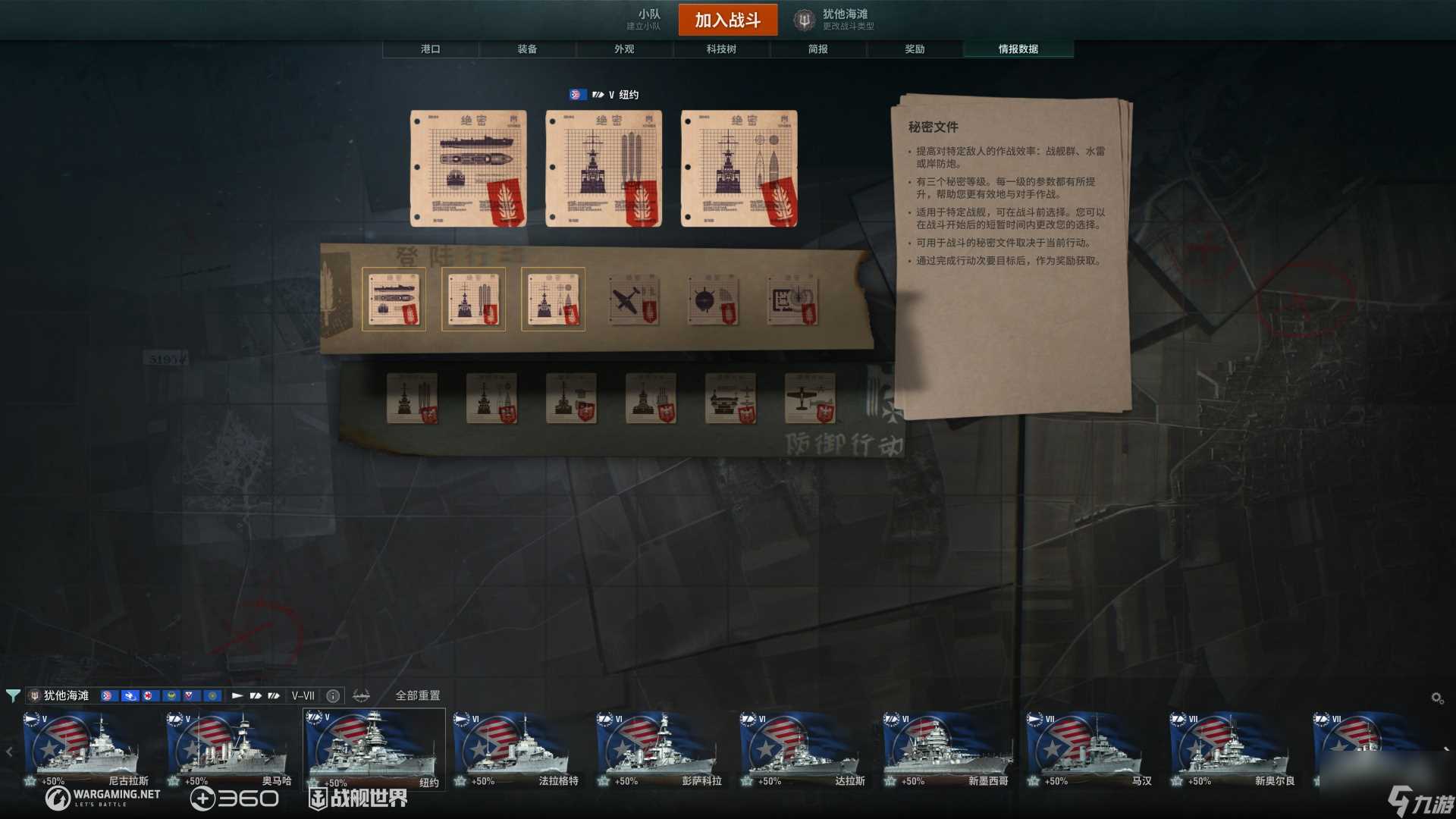Image resolution: width=1456 pixels, height=819 pixels.
Task: Click the info icon in the ship filter bar
Action: 332,695
